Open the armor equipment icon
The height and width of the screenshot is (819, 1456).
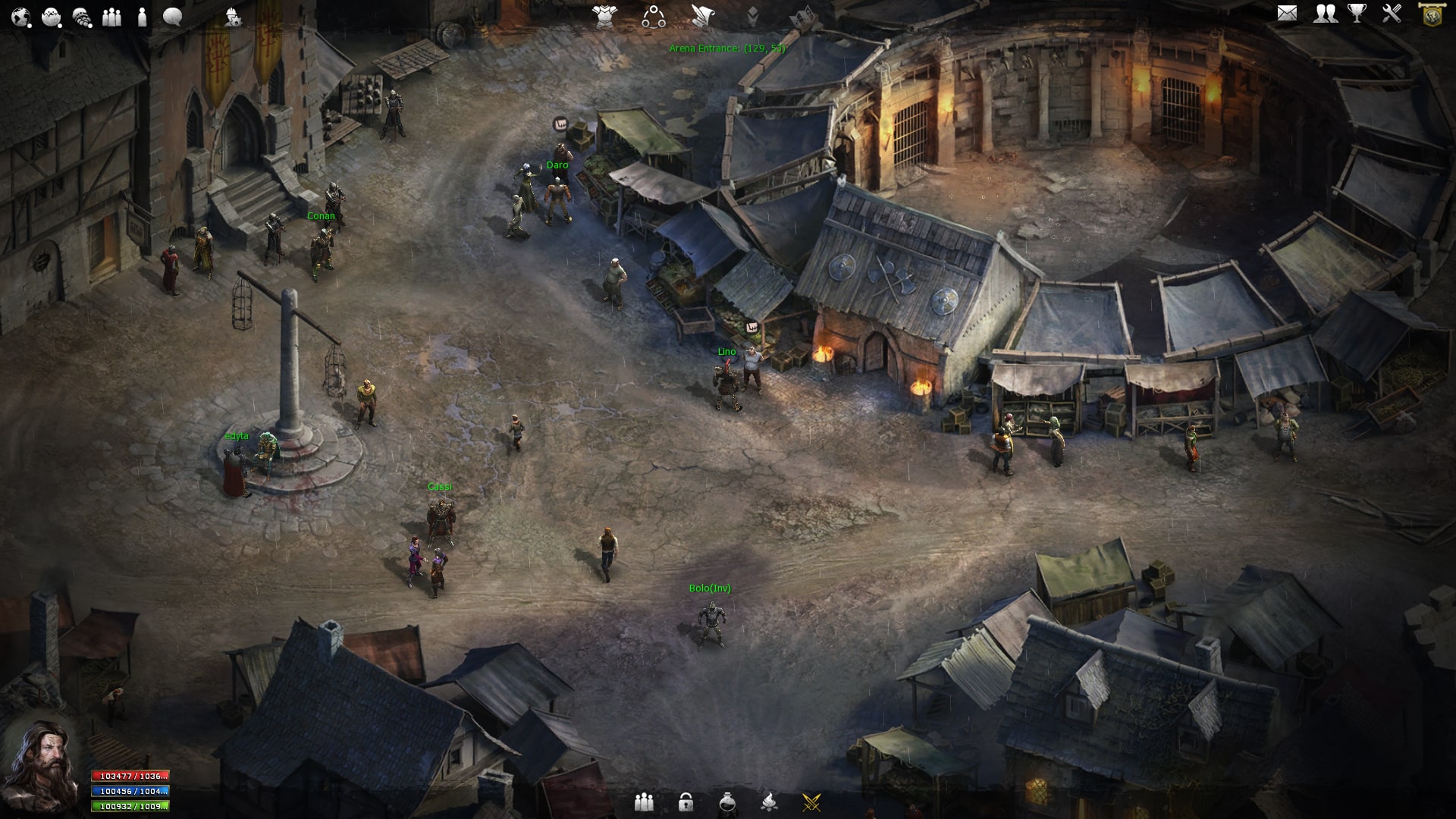pos(604,15)
